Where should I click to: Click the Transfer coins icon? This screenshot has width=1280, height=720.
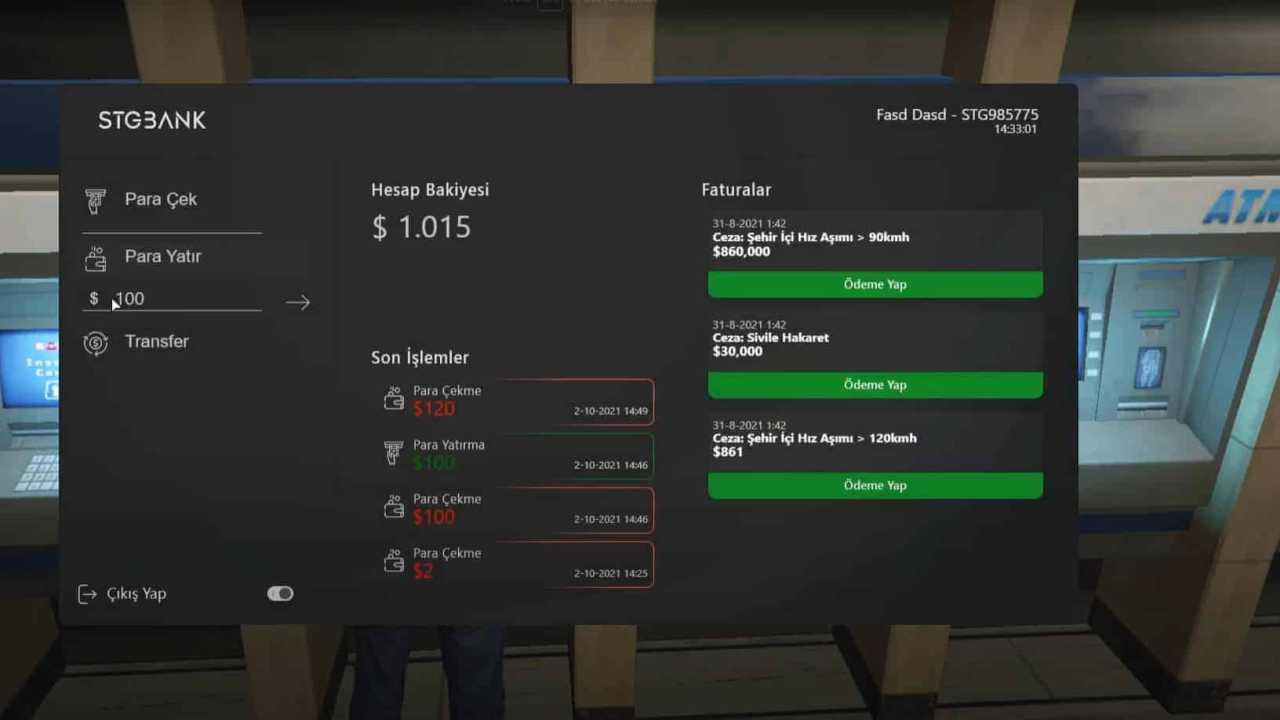(x=96, y=341)
